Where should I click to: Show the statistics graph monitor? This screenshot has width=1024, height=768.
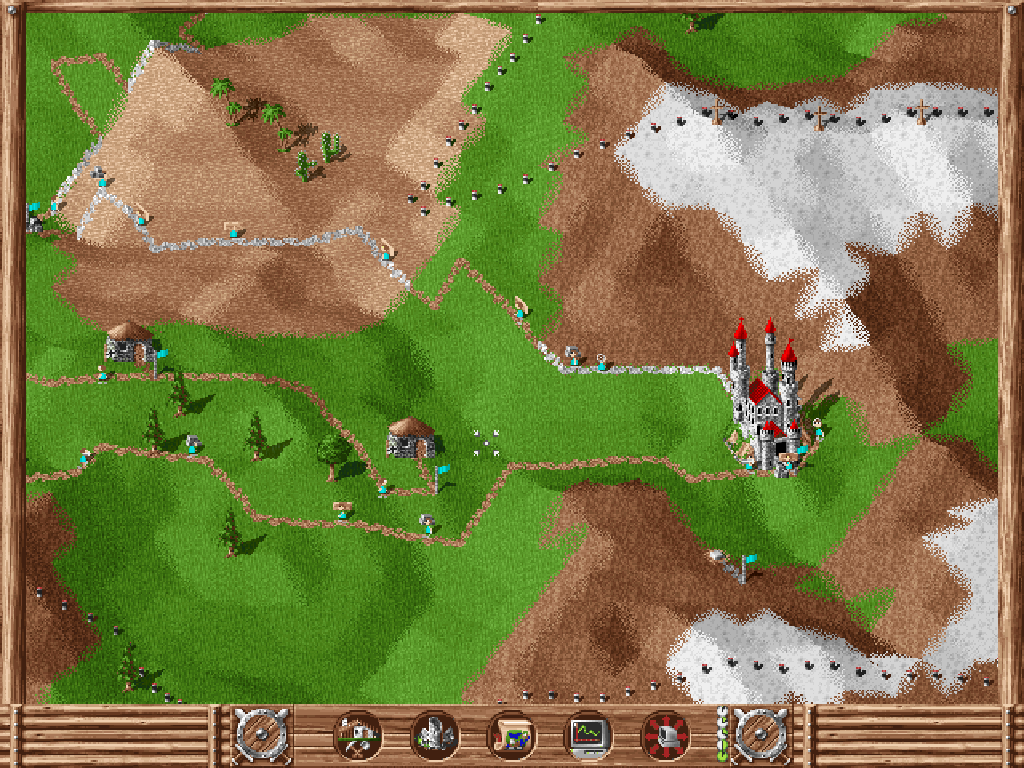coord(588,736)
